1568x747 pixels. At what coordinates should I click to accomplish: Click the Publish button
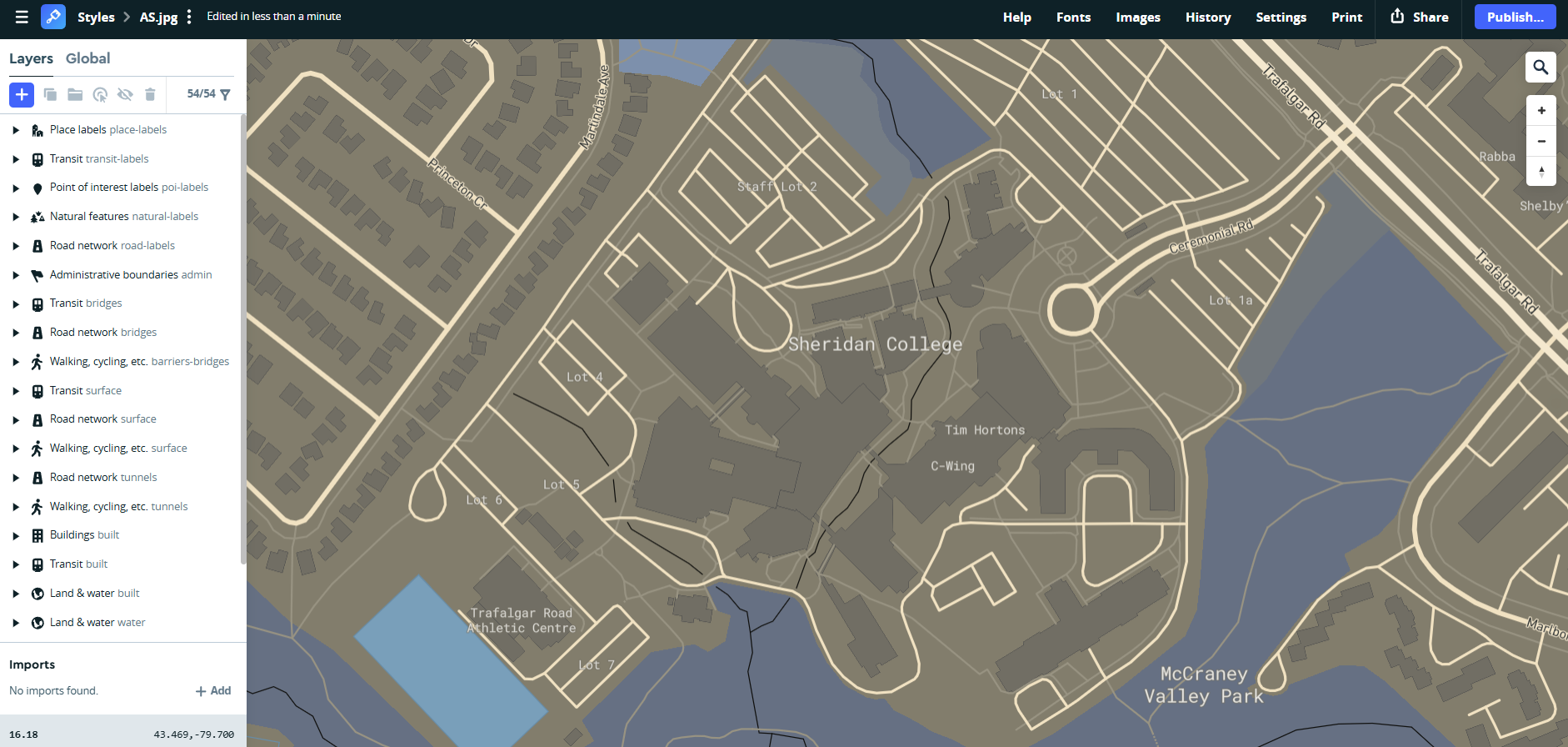[x=1515, y=16]
